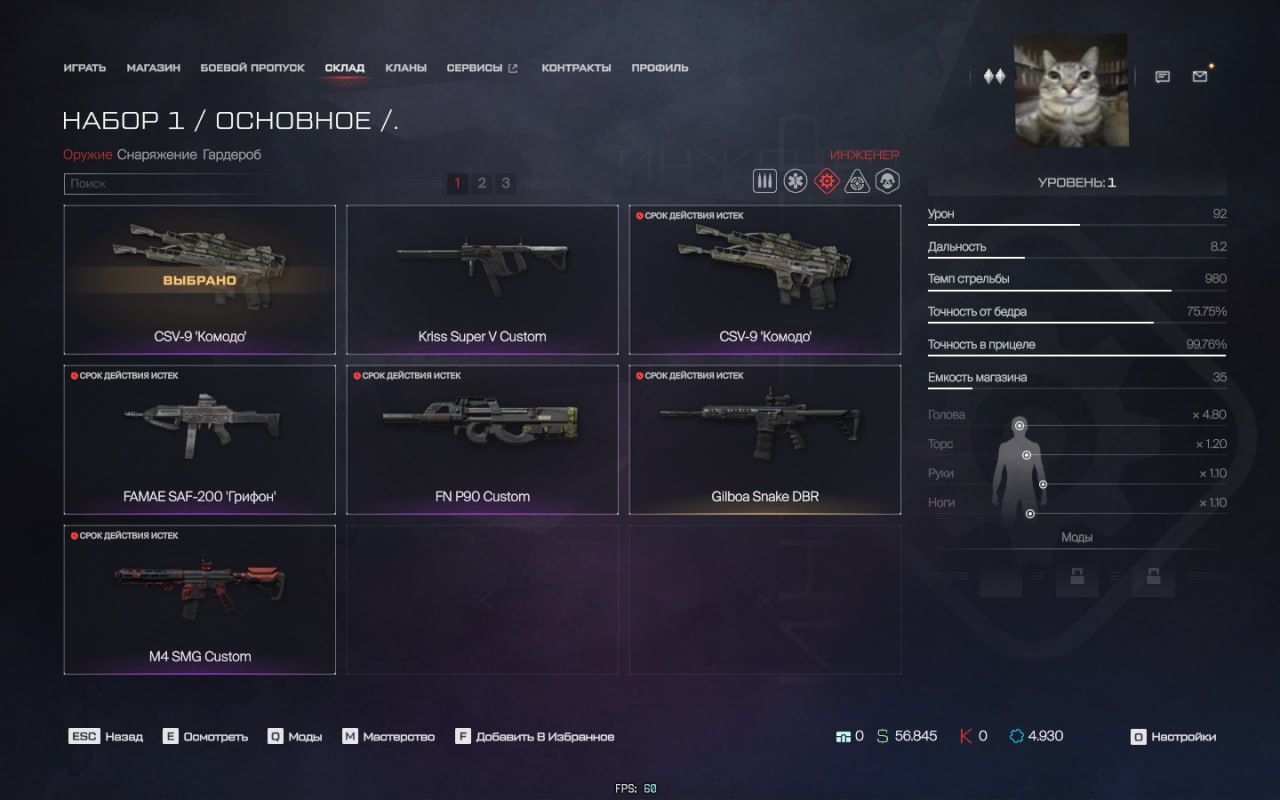Choose the FAMAE SAF-200 'Грифон' tile

199,439
